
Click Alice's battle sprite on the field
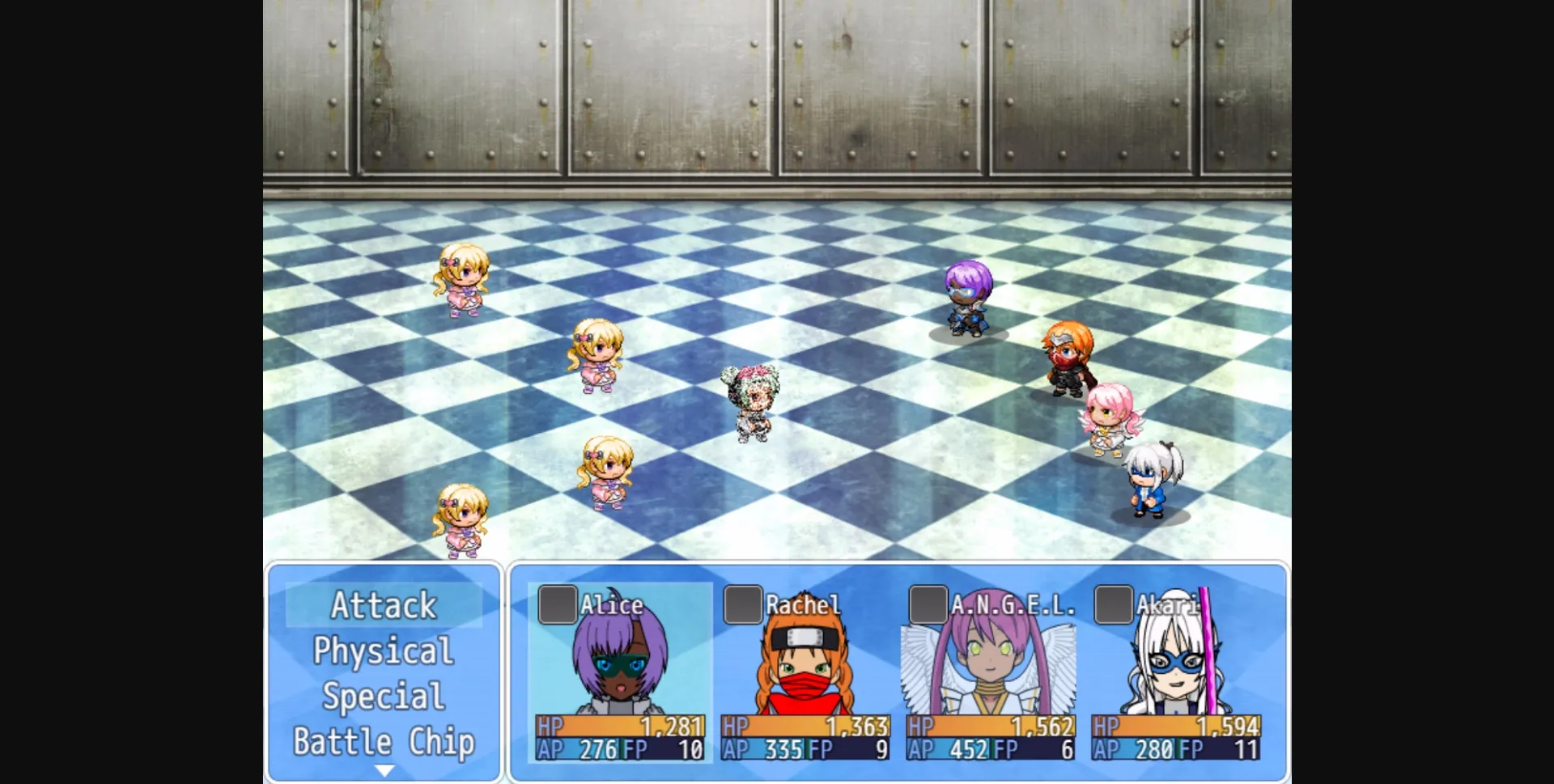pyautogui.click(x=968, y=299)
